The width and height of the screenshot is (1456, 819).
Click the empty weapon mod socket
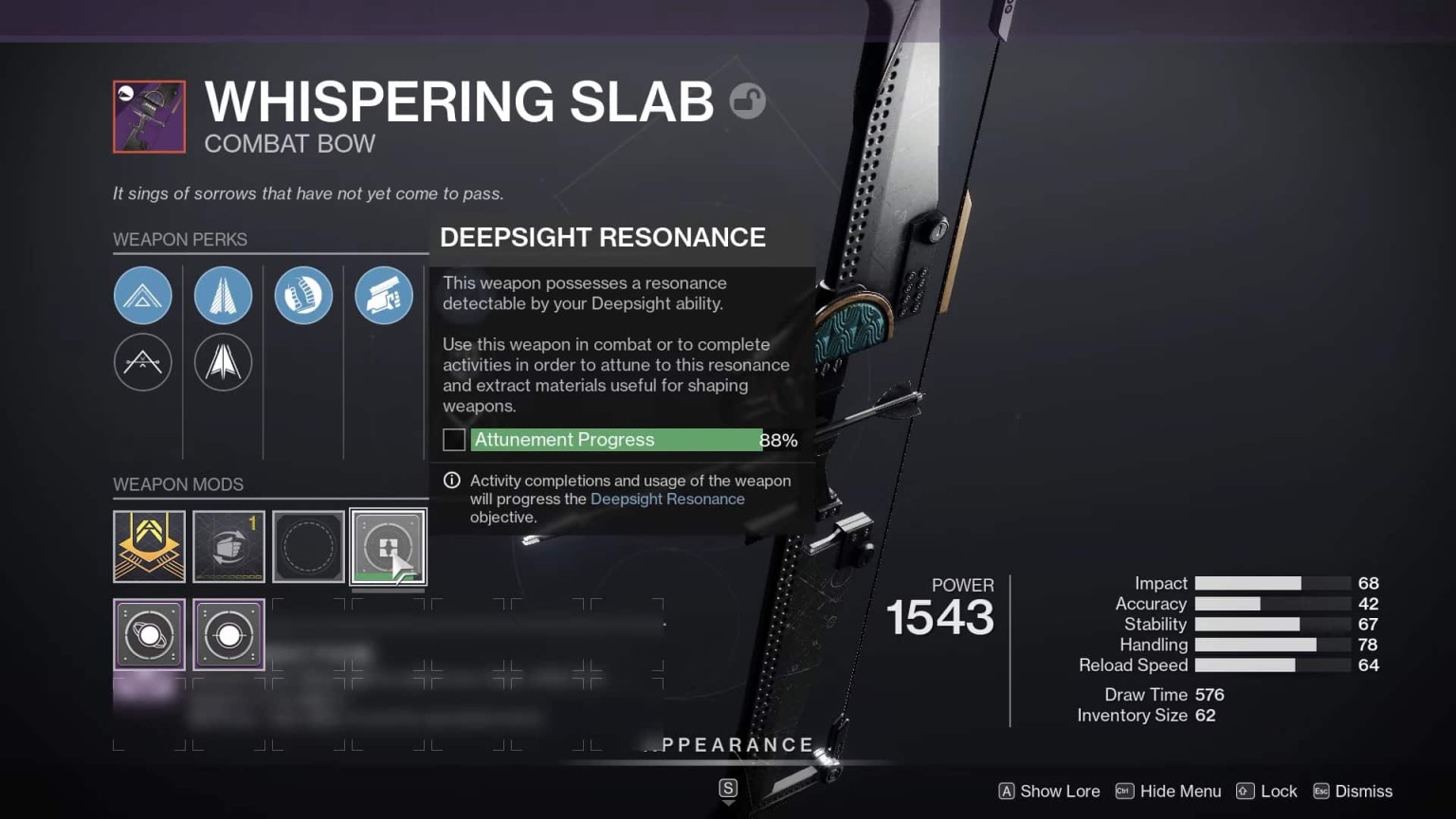(x=308, y=546)
